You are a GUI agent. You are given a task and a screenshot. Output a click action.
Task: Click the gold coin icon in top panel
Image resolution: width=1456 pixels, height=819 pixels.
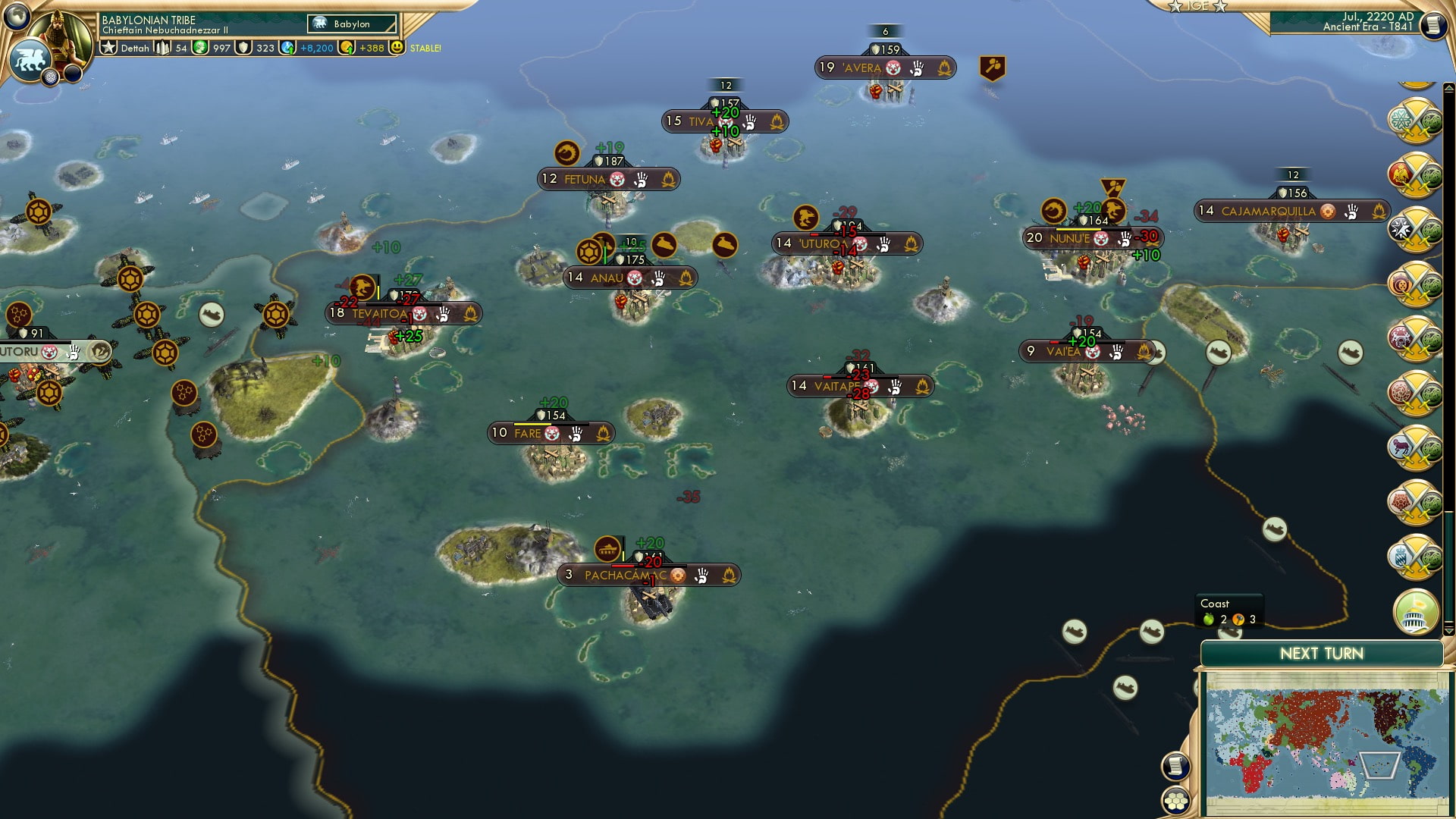(346, 48)
